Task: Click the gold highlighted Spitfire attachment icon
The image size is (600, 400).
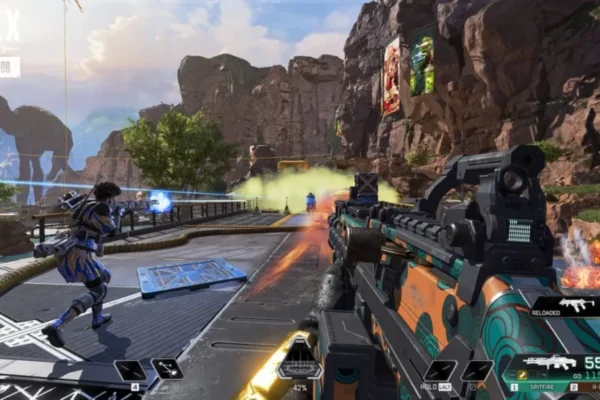Action: tap(522, 376)
